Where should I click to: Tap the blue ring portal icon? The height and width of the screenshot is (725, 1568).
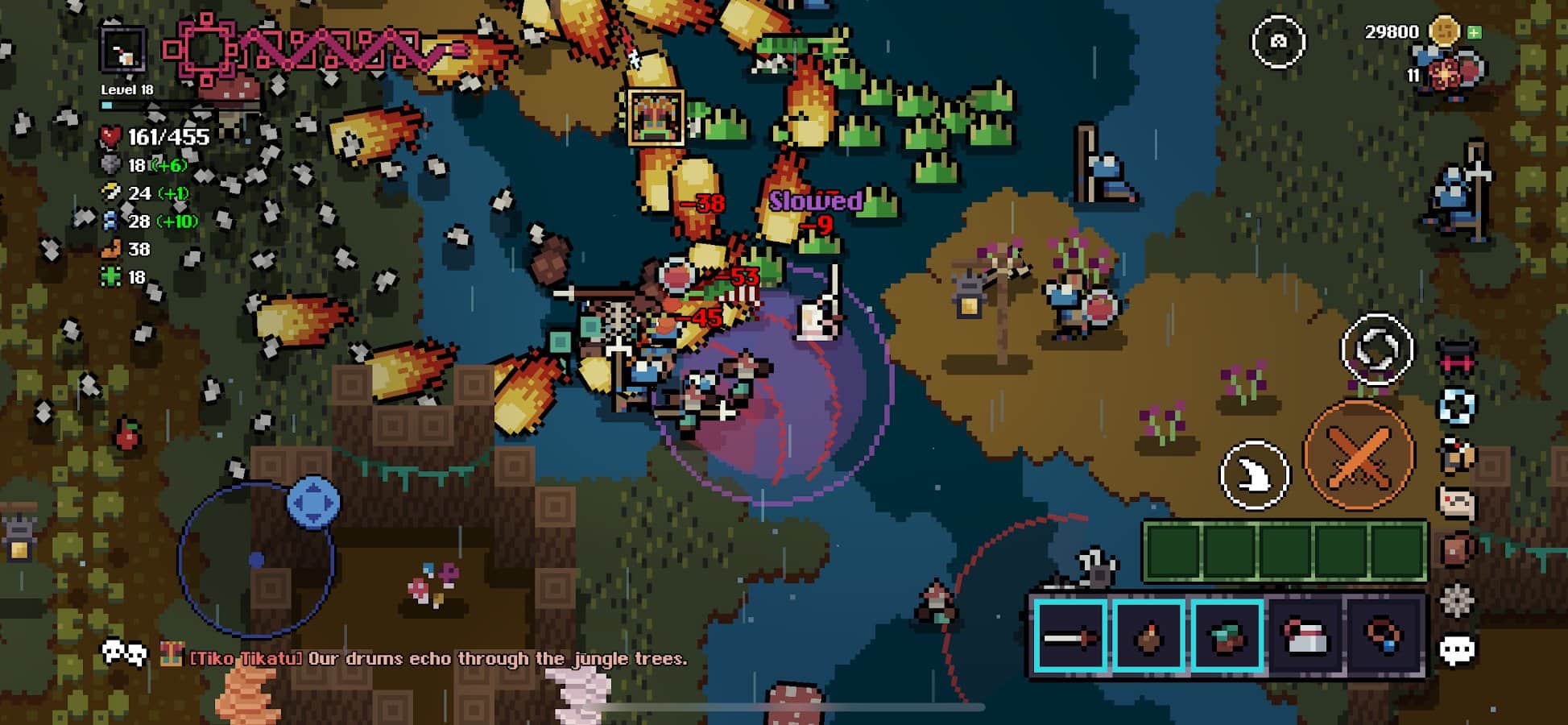tap(1457, 407)
